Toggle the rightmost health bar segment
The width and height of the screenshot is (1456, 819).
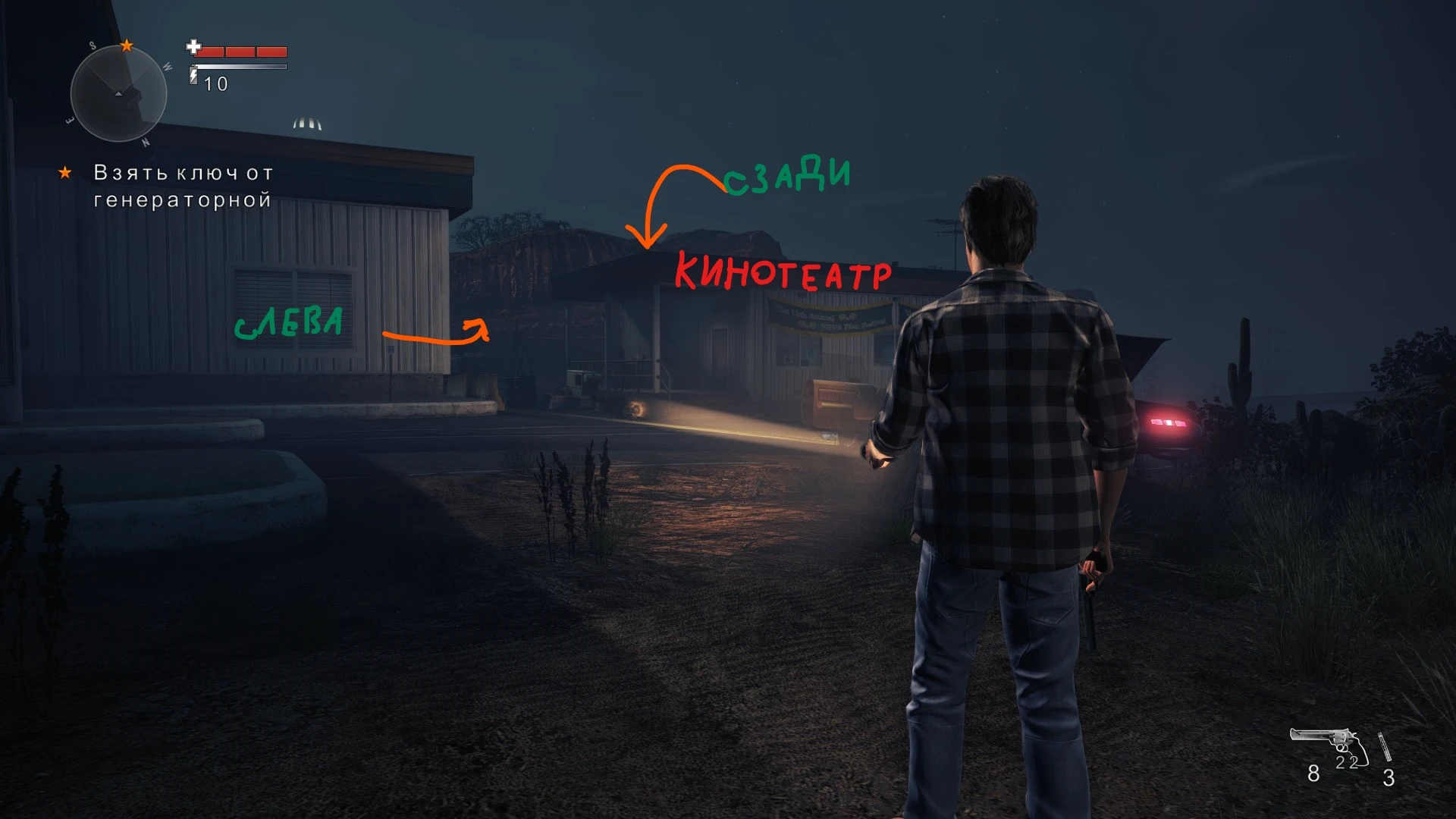(271, 52)
